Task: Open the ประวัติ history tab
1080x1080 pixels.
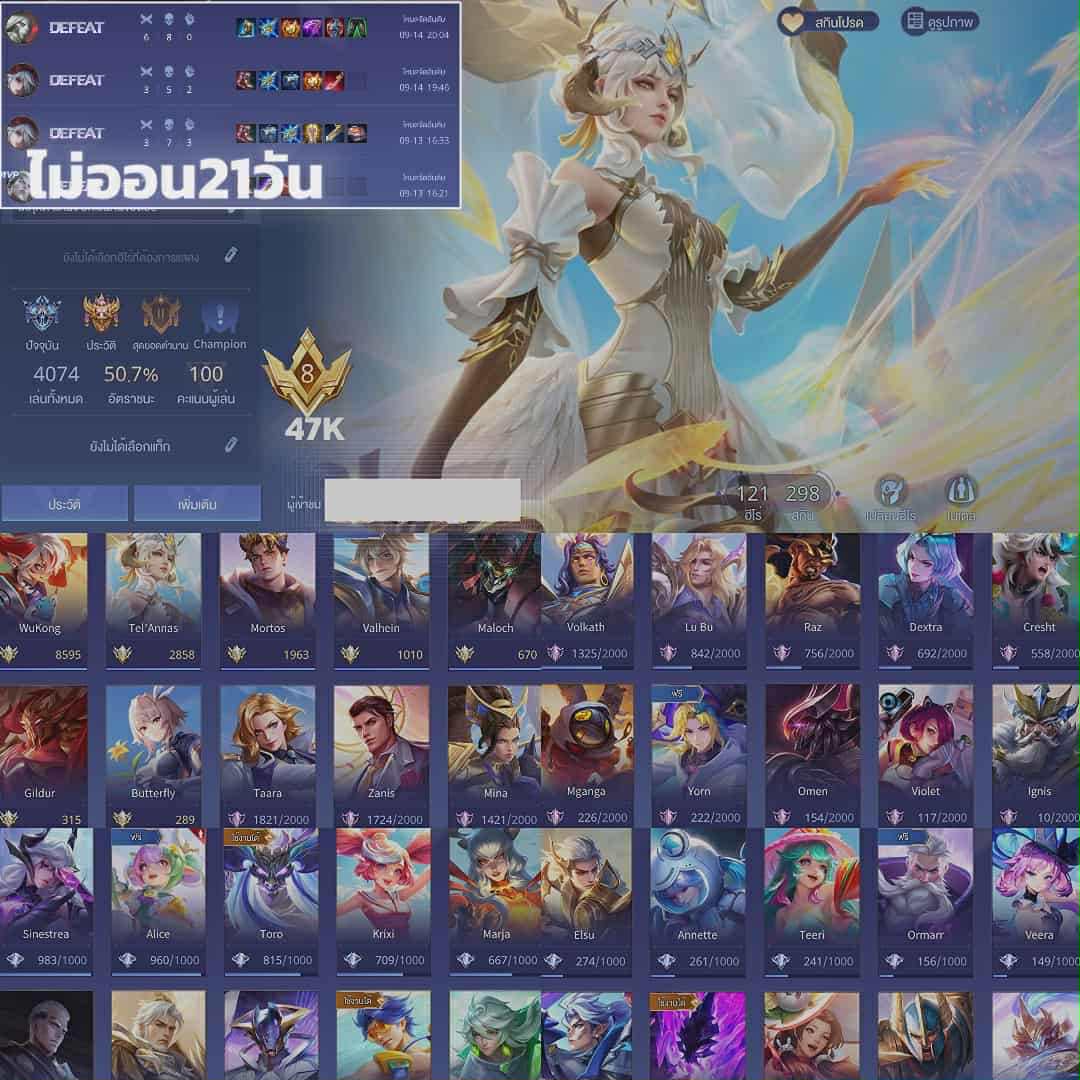Action: click(x=64, y=504)
